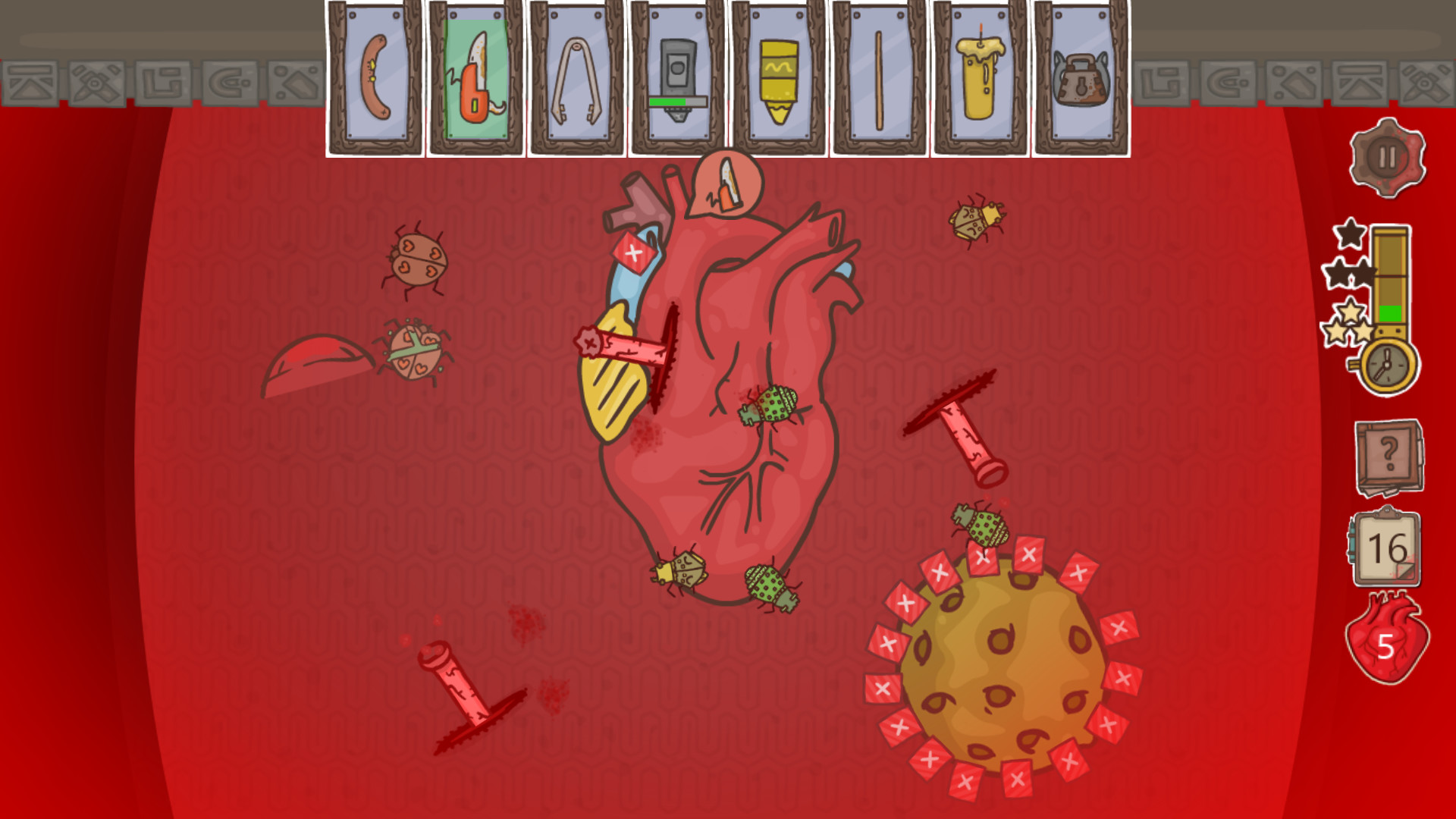Pause the game with the gear pause icon
Image resolution: width=1456 pixels, height=819 pixels.
[1386, 155]
